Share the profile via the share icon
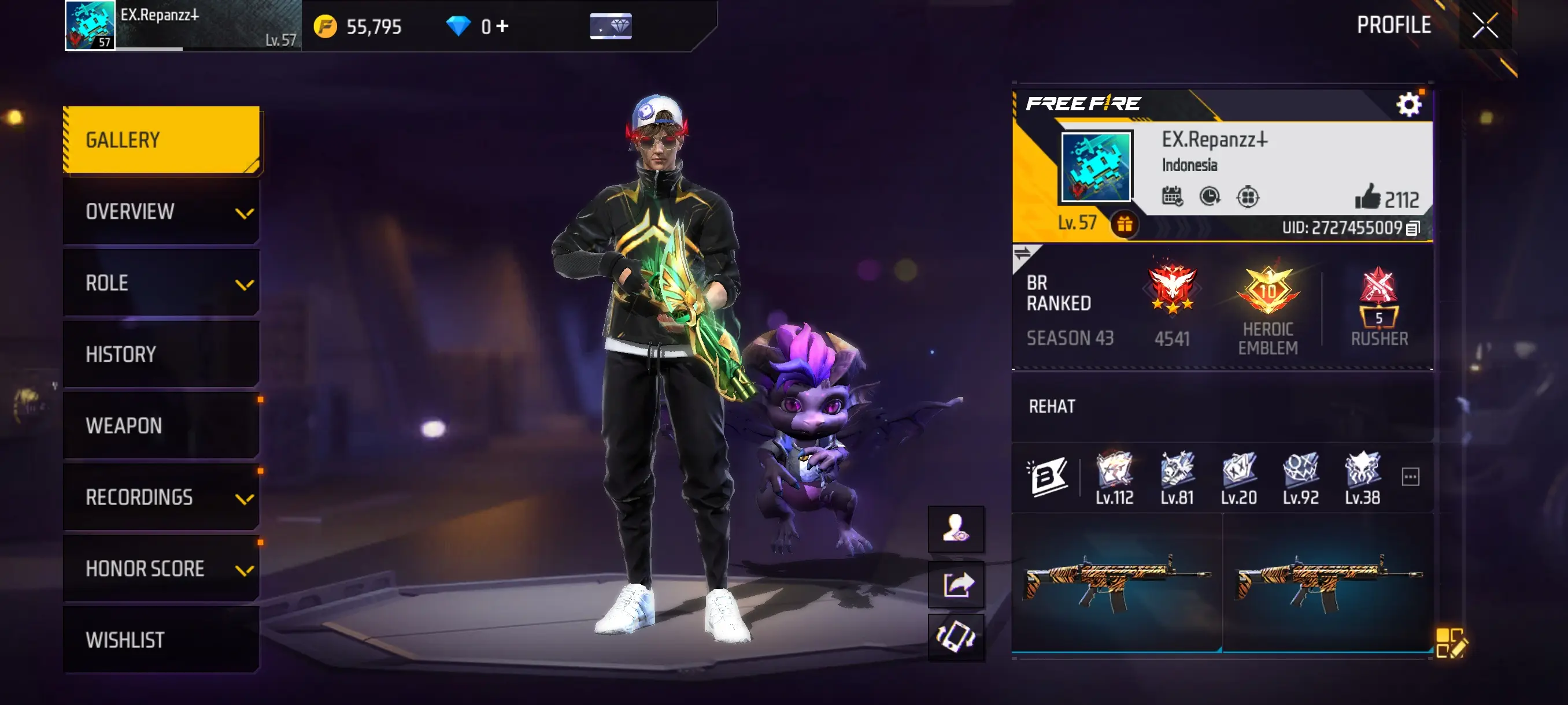 (x=956, y=585)
